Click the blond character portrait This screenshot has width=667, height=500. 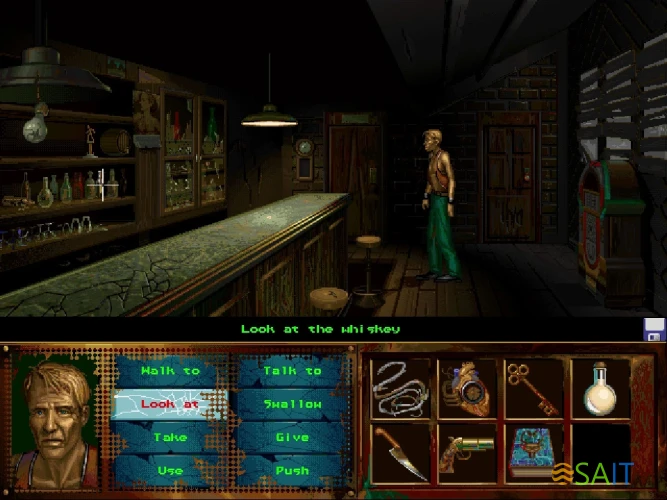coord(55,416)
